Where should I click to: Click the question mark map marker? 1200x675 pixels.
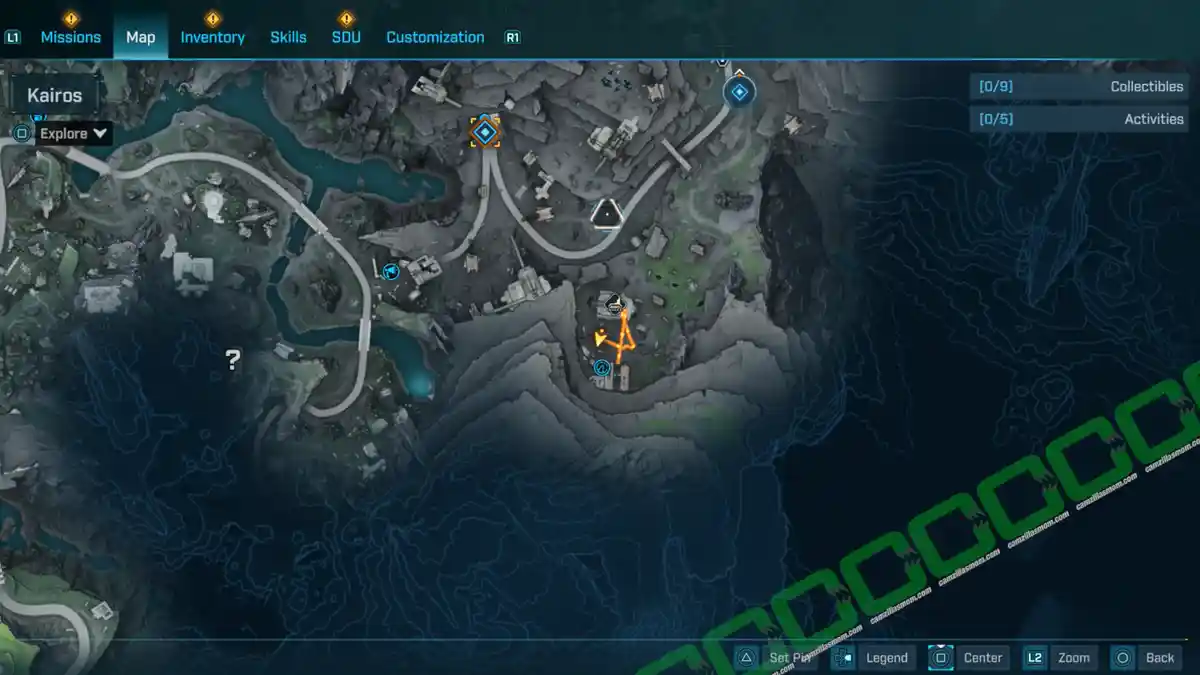pyautogui.click(x=233, y=360)
